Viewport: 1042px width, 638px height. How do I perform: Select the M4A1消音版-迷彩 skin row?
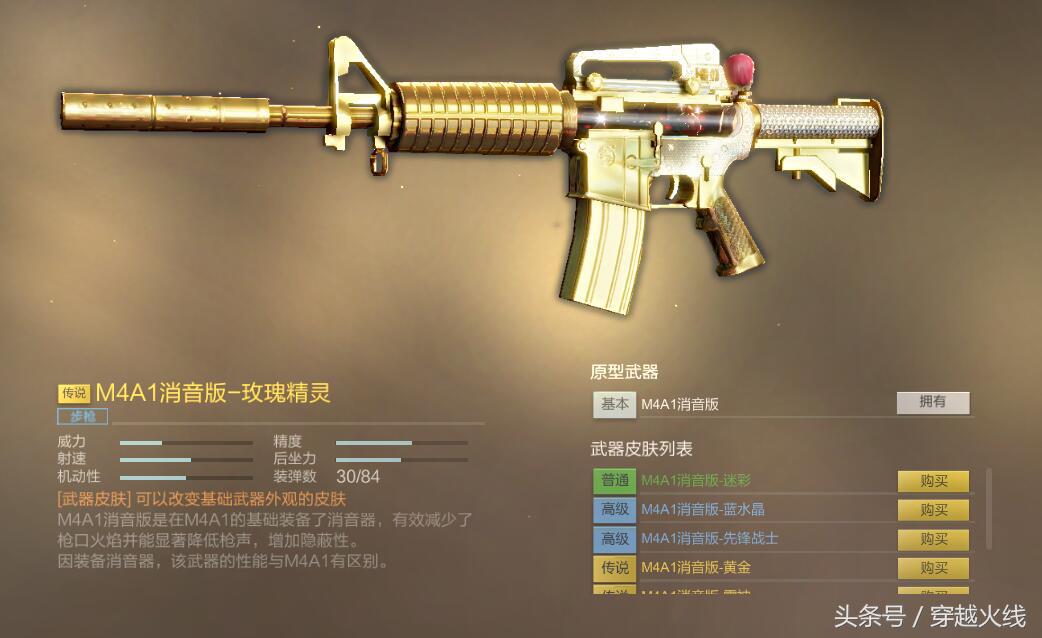(699, 481)
